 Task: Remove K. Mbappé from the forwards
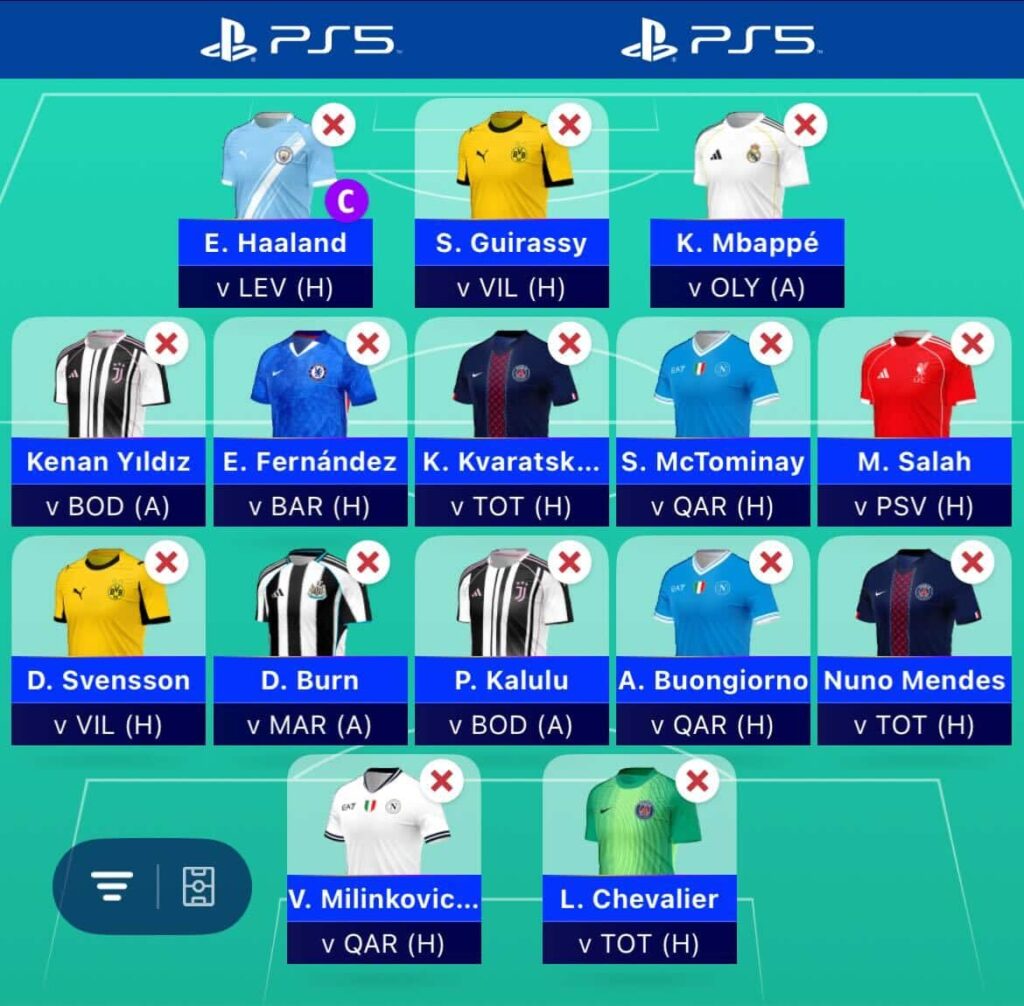(804, 125)
